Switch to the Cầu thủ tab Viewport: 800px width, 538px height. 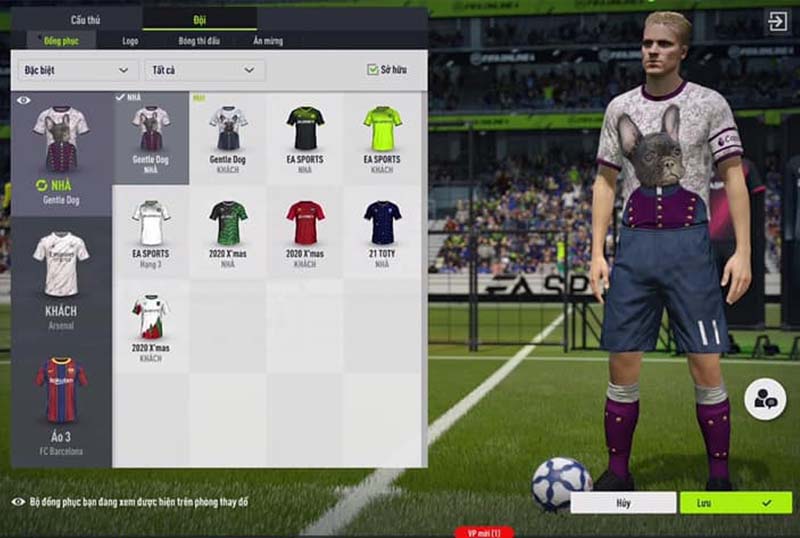85,19
